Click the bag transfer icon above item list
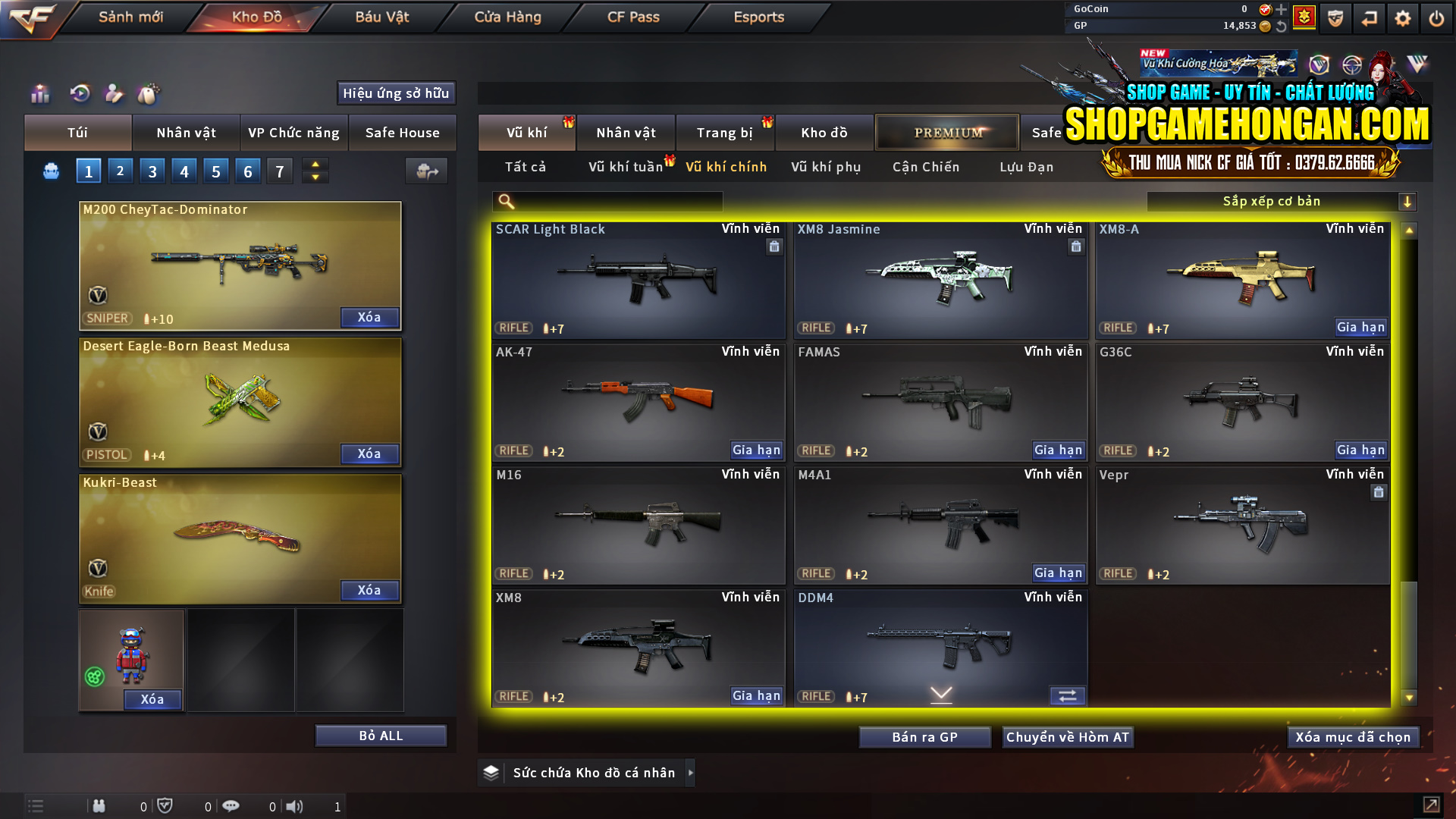The image size is (1456, 819). (425, 171)
